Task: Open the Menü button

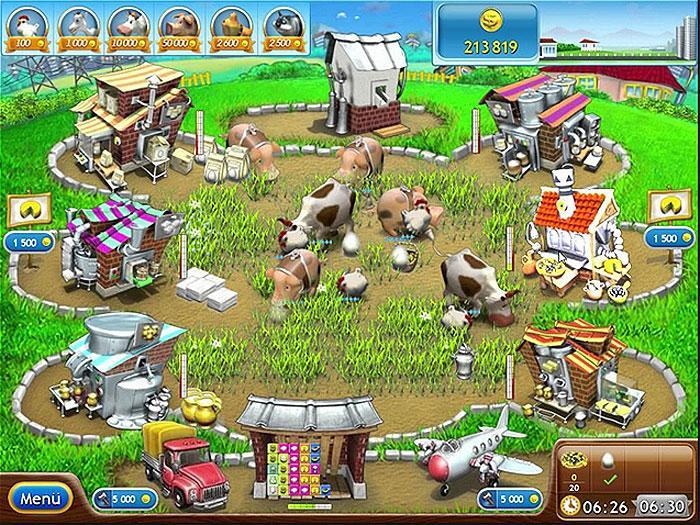Action: click(x=41, y=497)
